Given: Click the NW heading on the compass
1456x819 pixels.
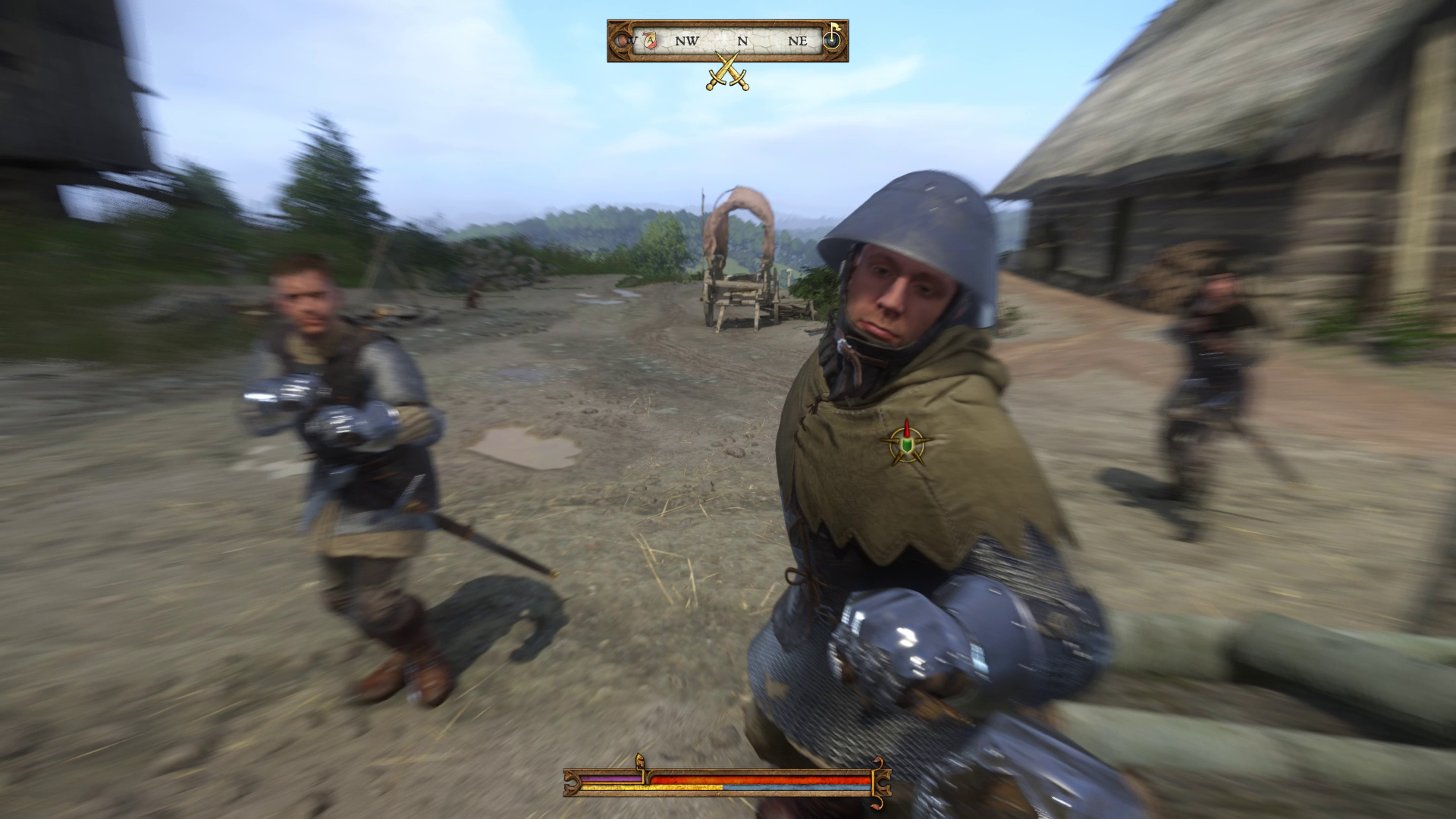Looking at the screenshot, I should [686, 41].
